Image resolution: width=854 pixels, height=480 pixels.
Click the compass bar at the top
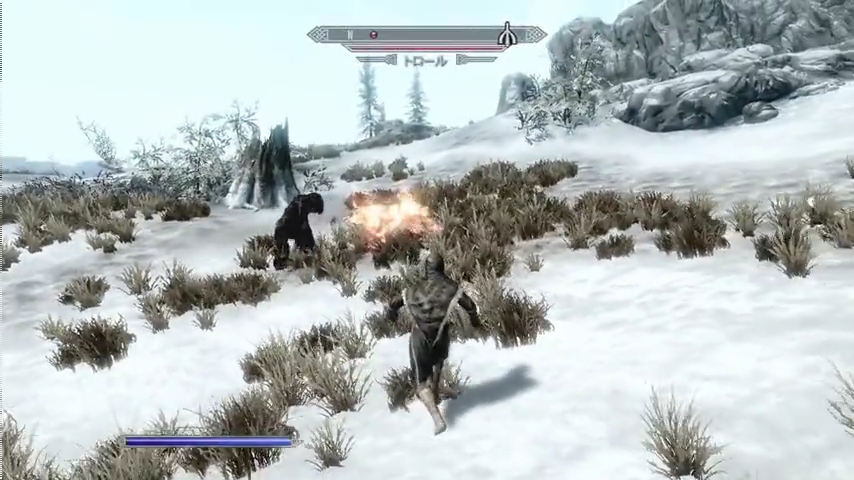428,35
